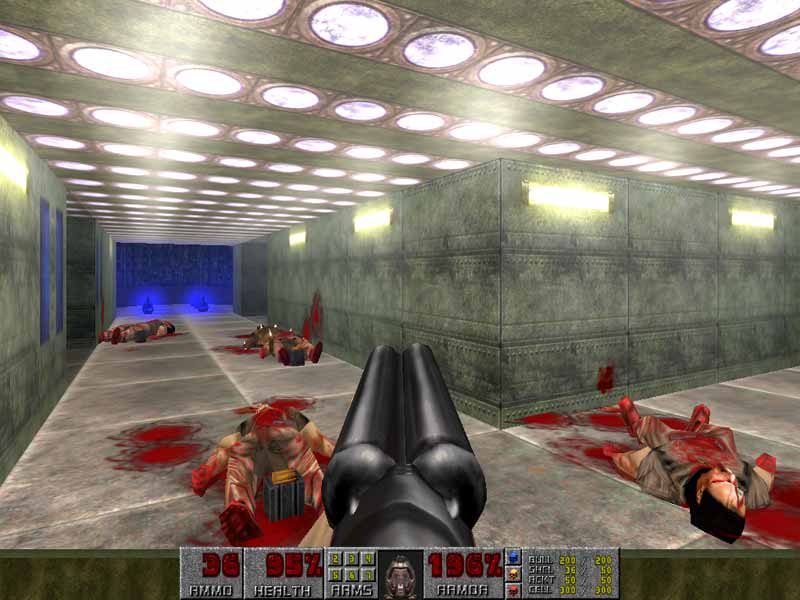Image resolution: width=800 pixels, height=600 pixels.
Task: Choose weapon slot 4 in Arms panel
Action: [367, 559]
